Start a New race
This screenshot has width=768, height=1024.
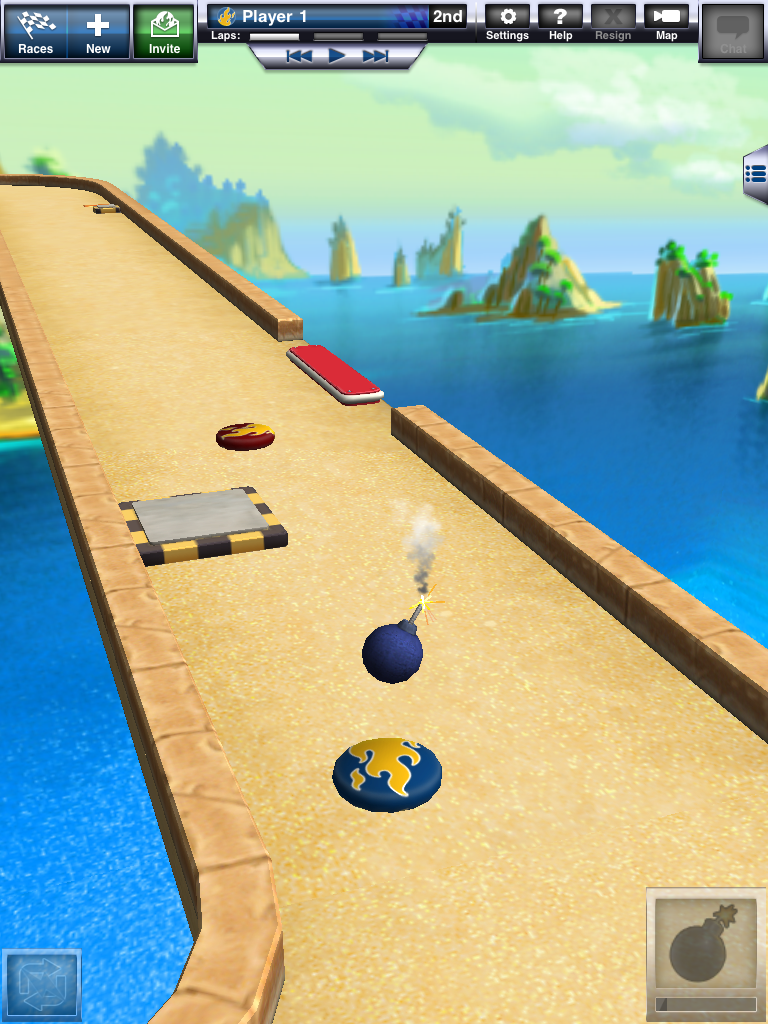[x=98, y=32]
